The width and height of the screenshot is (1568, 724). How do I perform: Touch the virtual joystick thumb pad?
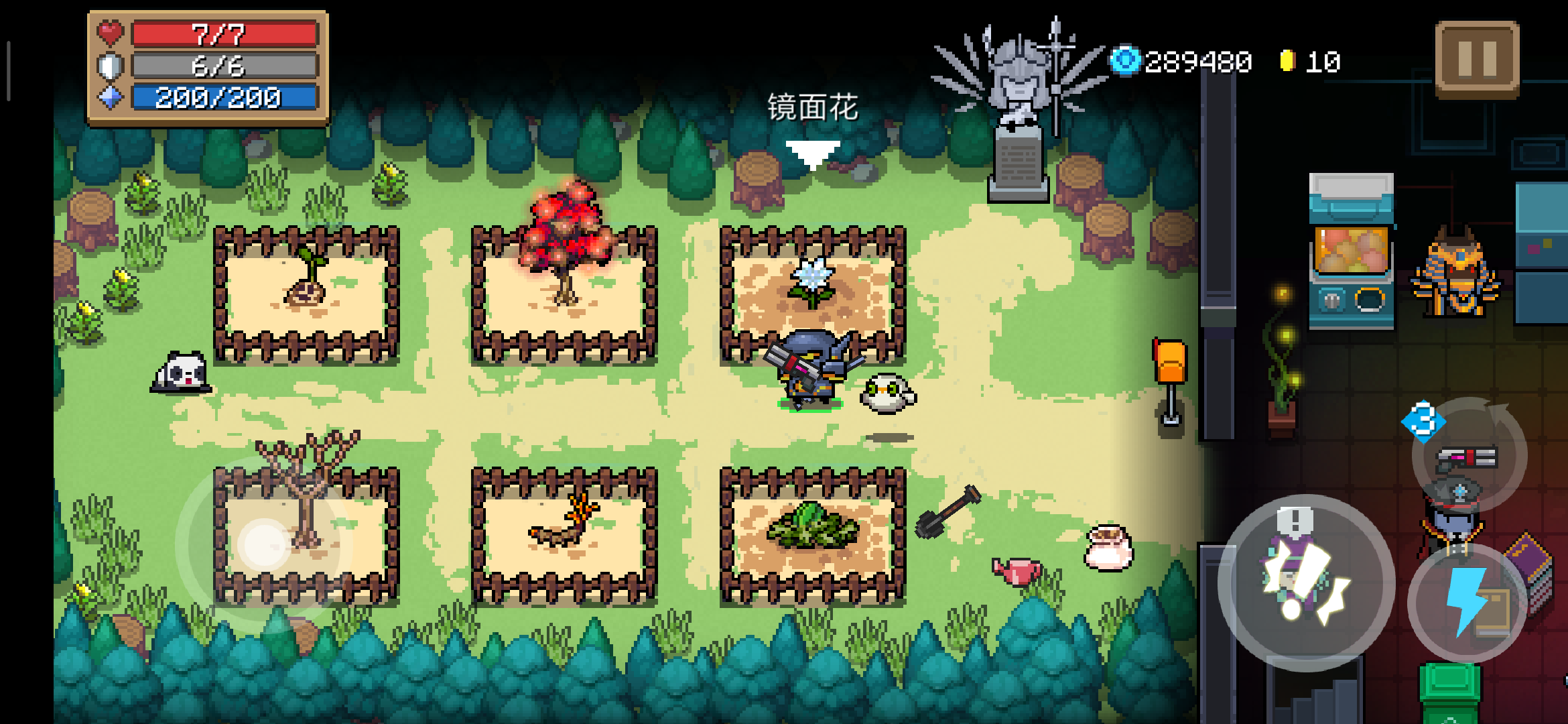264,544
